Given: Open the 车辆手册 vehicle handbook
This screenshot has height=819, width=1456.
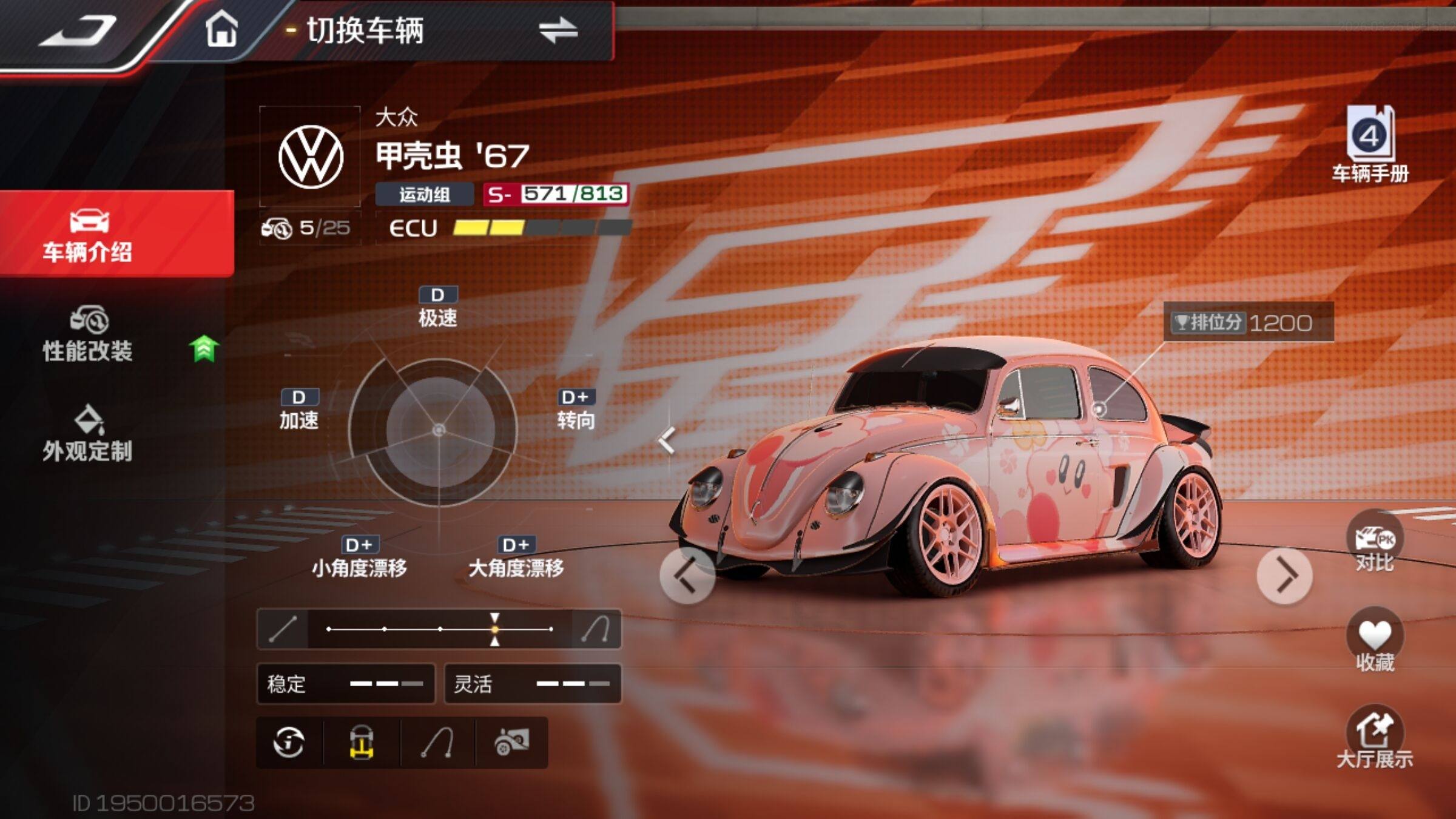Looking at the screenshot, I should pyautogui.click(x=1370, y=144).
